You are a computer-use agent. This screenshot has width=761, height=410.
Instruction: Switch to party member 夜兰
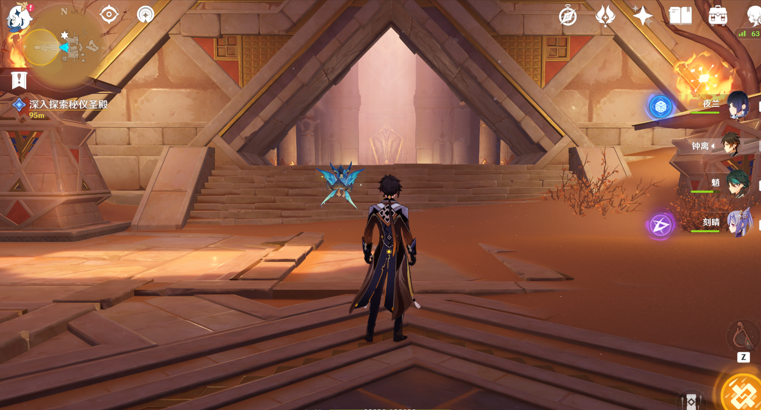pos(737,105)
